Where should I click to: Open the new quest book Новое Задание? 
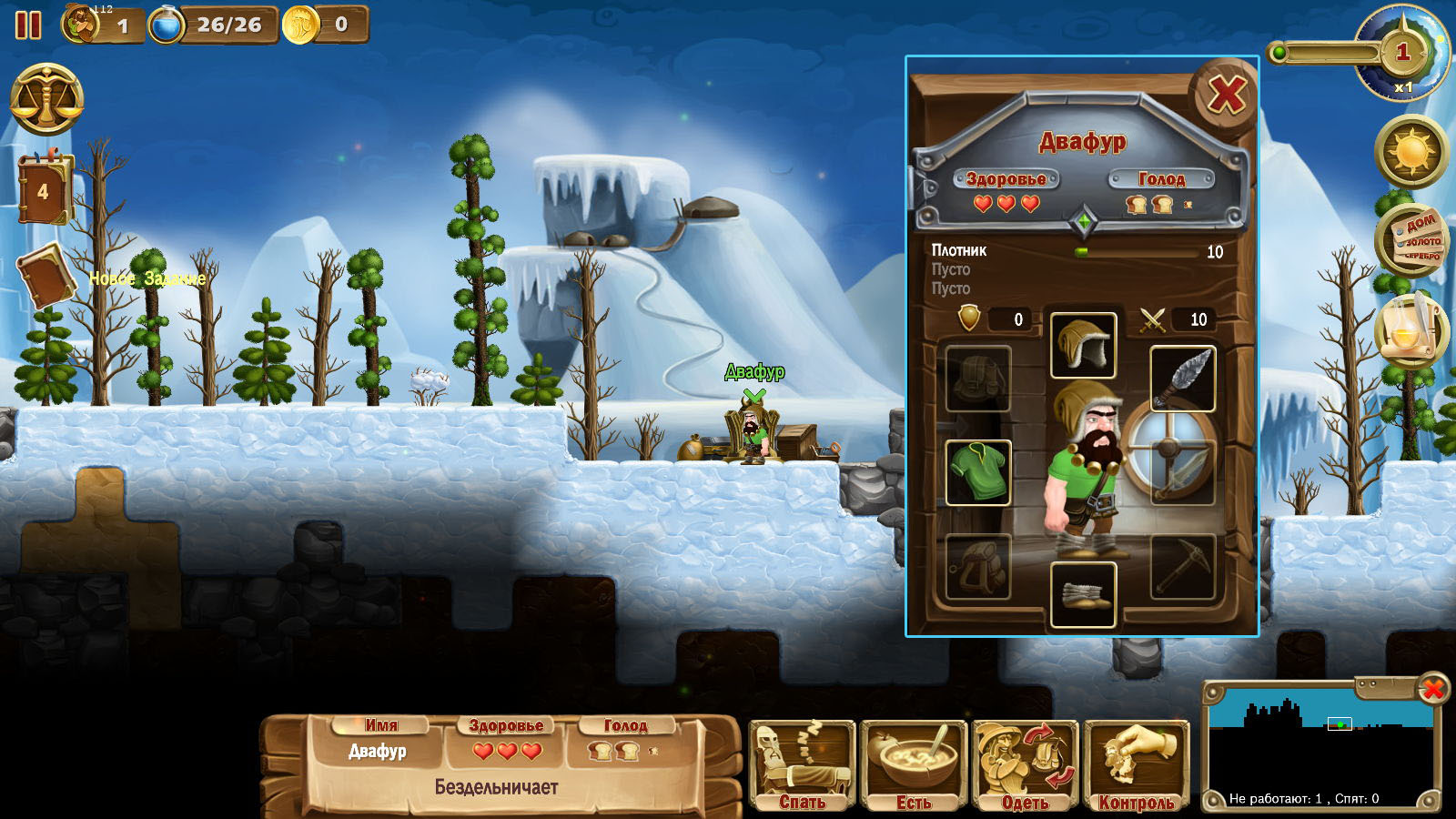coord(45,277)
